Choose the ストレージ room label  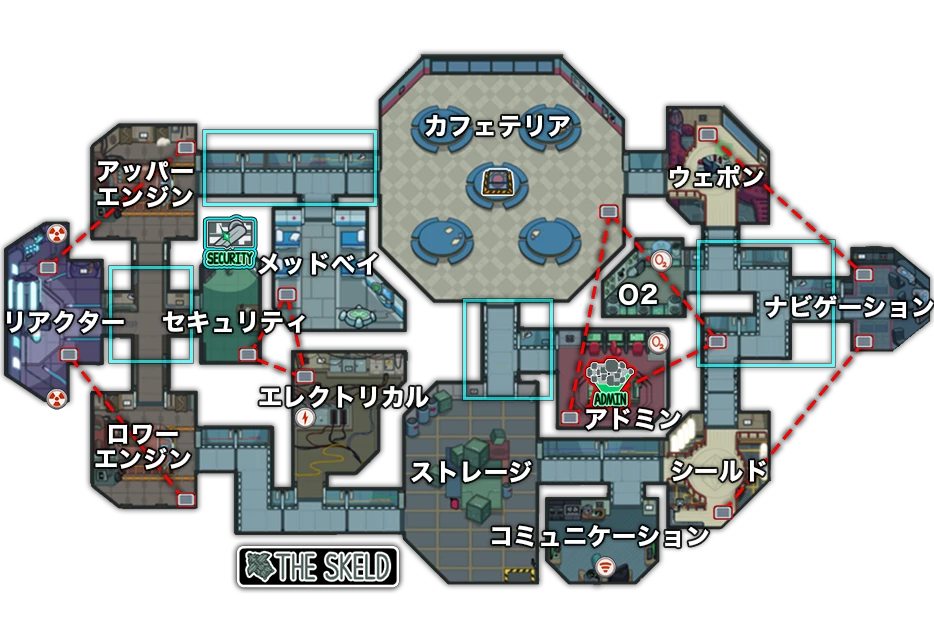[x=471, y=471]
